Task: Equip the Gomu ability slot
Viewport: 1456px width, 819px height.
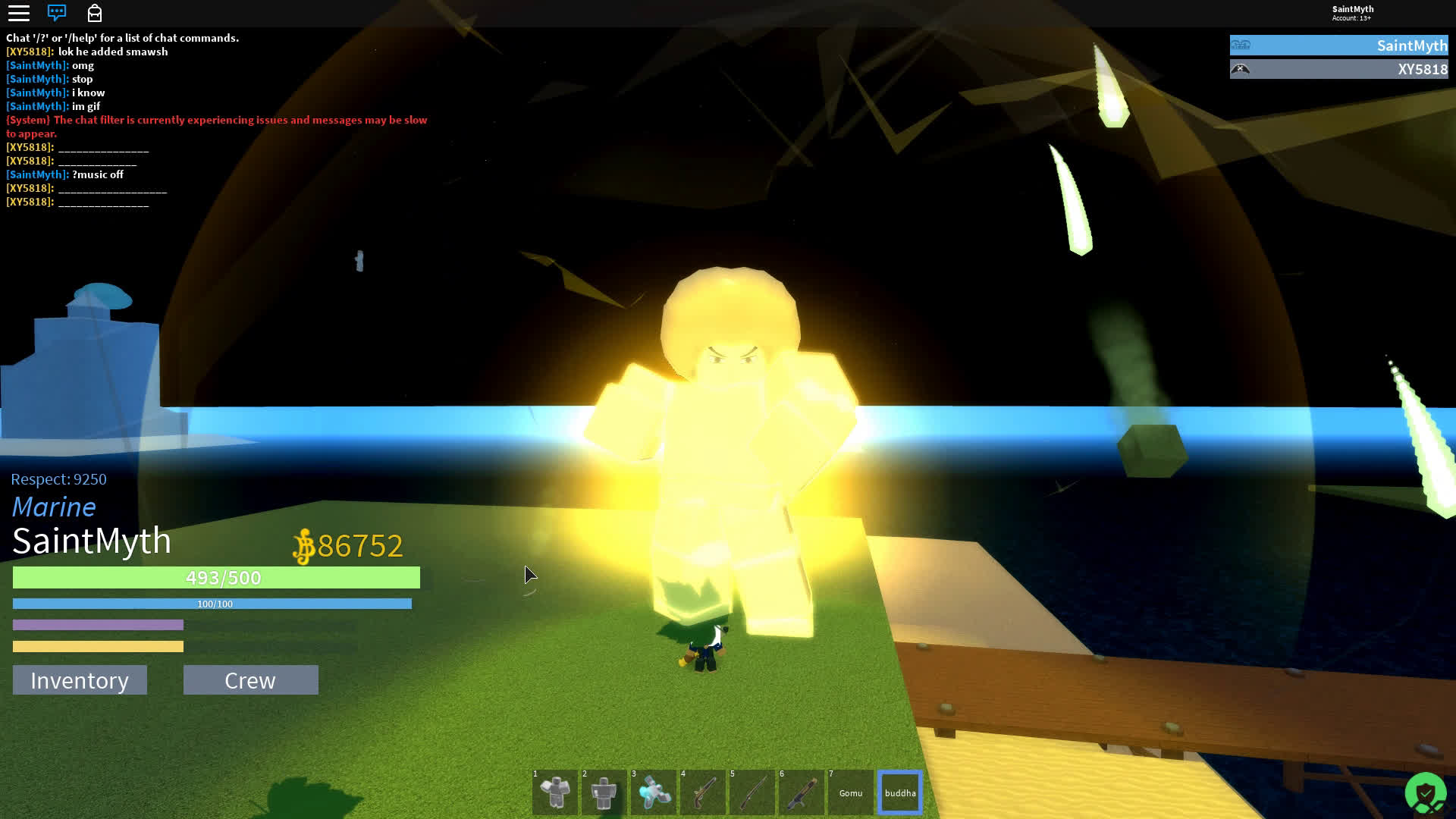Action: click(x=851, y=792)
